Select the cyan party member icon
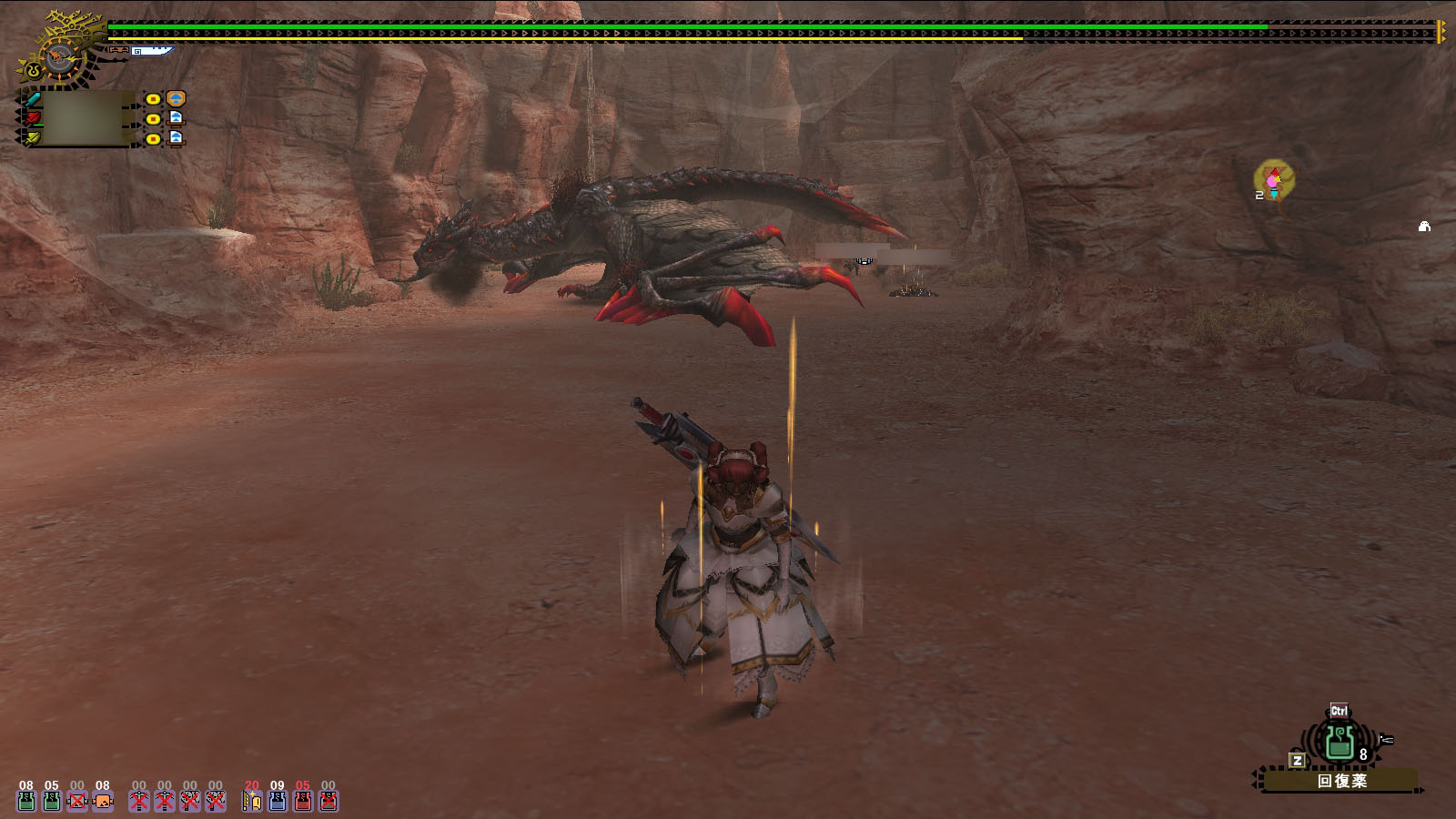Image resolution: width=1456 pixels, height=819 pixels. click(33, 99)
